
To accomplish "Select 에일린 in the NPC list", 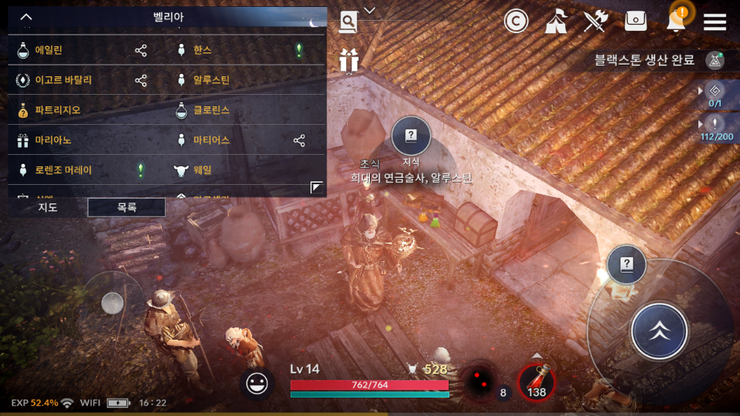I will pyautogui.click(x=49, y=50).
